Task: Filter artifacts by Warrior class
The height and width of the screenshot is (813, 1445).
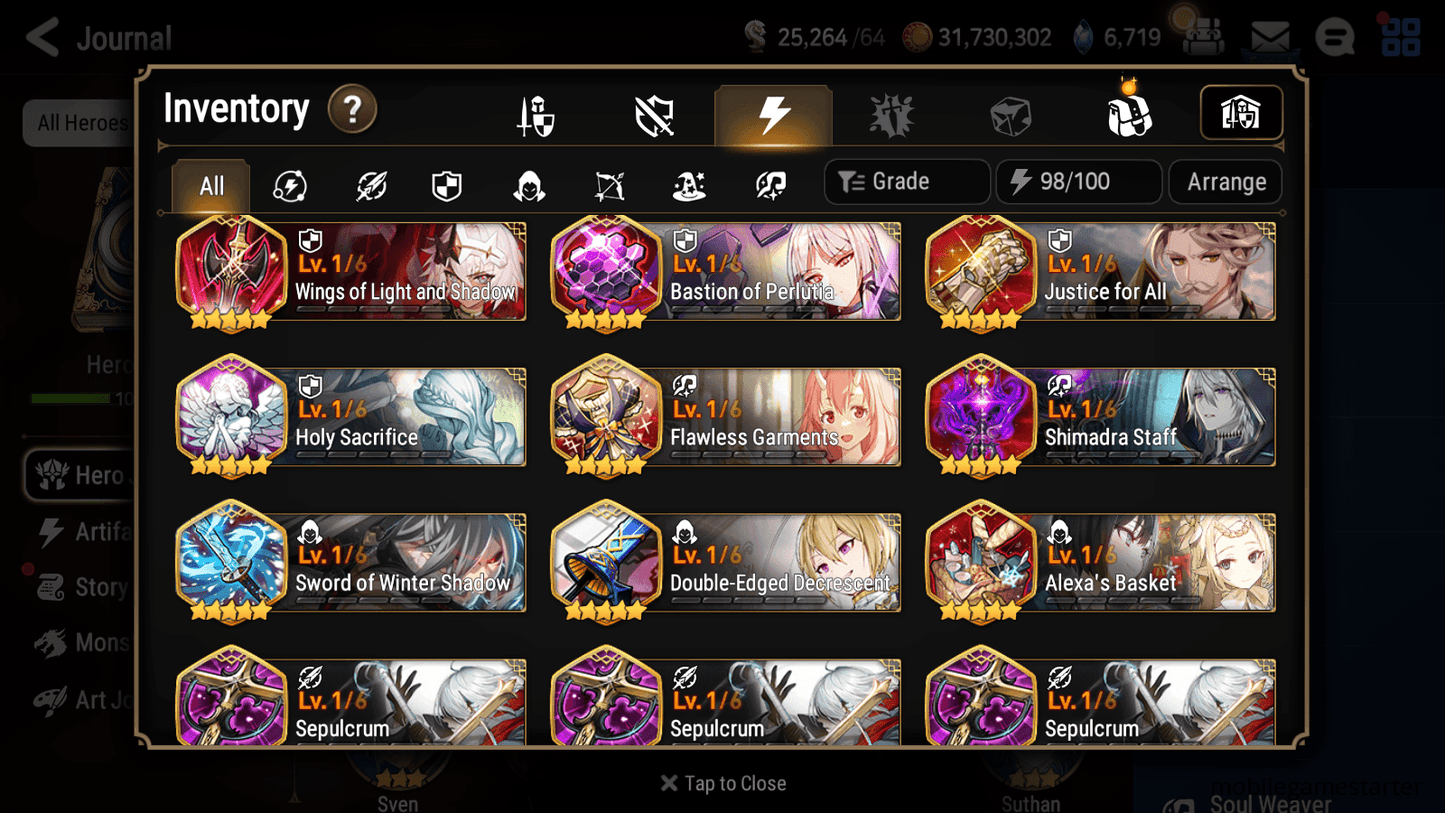Action: (x=370, y=183)
